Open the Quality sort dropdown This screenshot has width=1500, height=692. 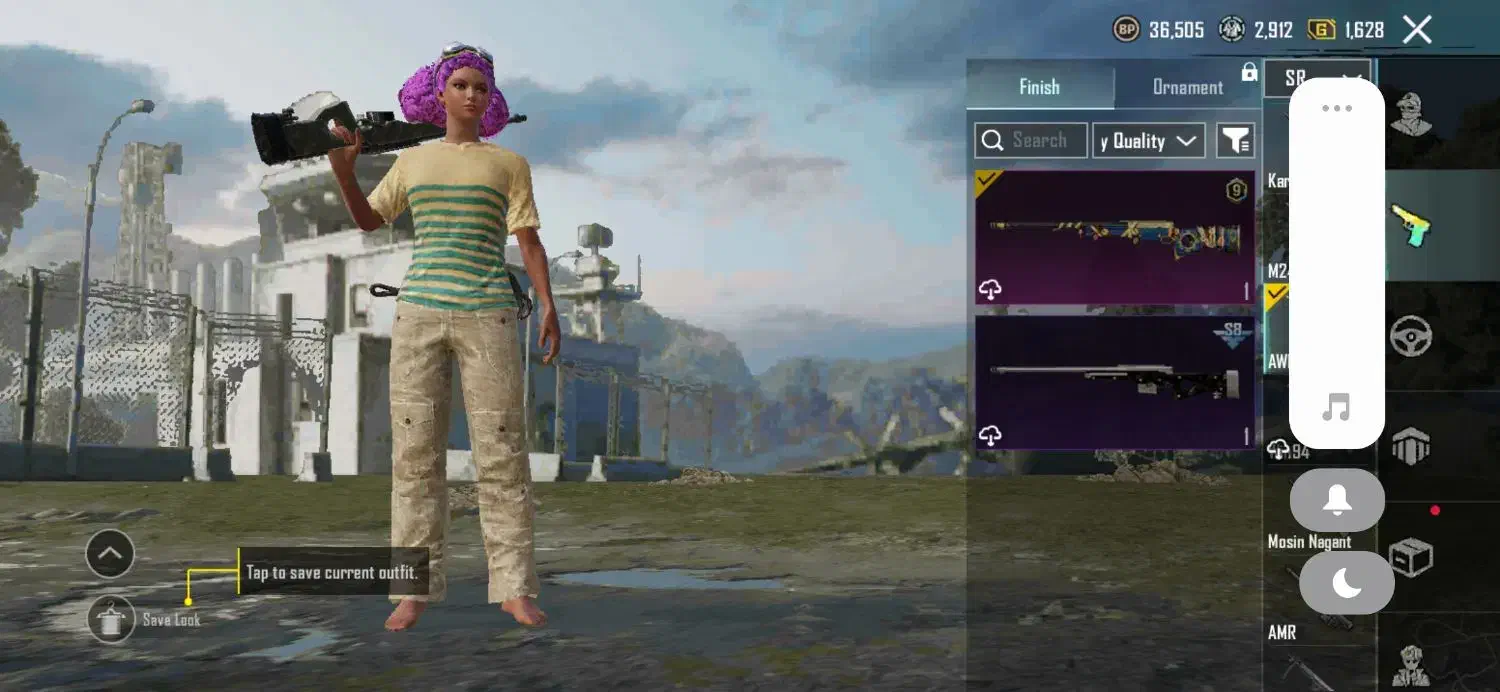pyautogui.click(x=1148, y=141)
